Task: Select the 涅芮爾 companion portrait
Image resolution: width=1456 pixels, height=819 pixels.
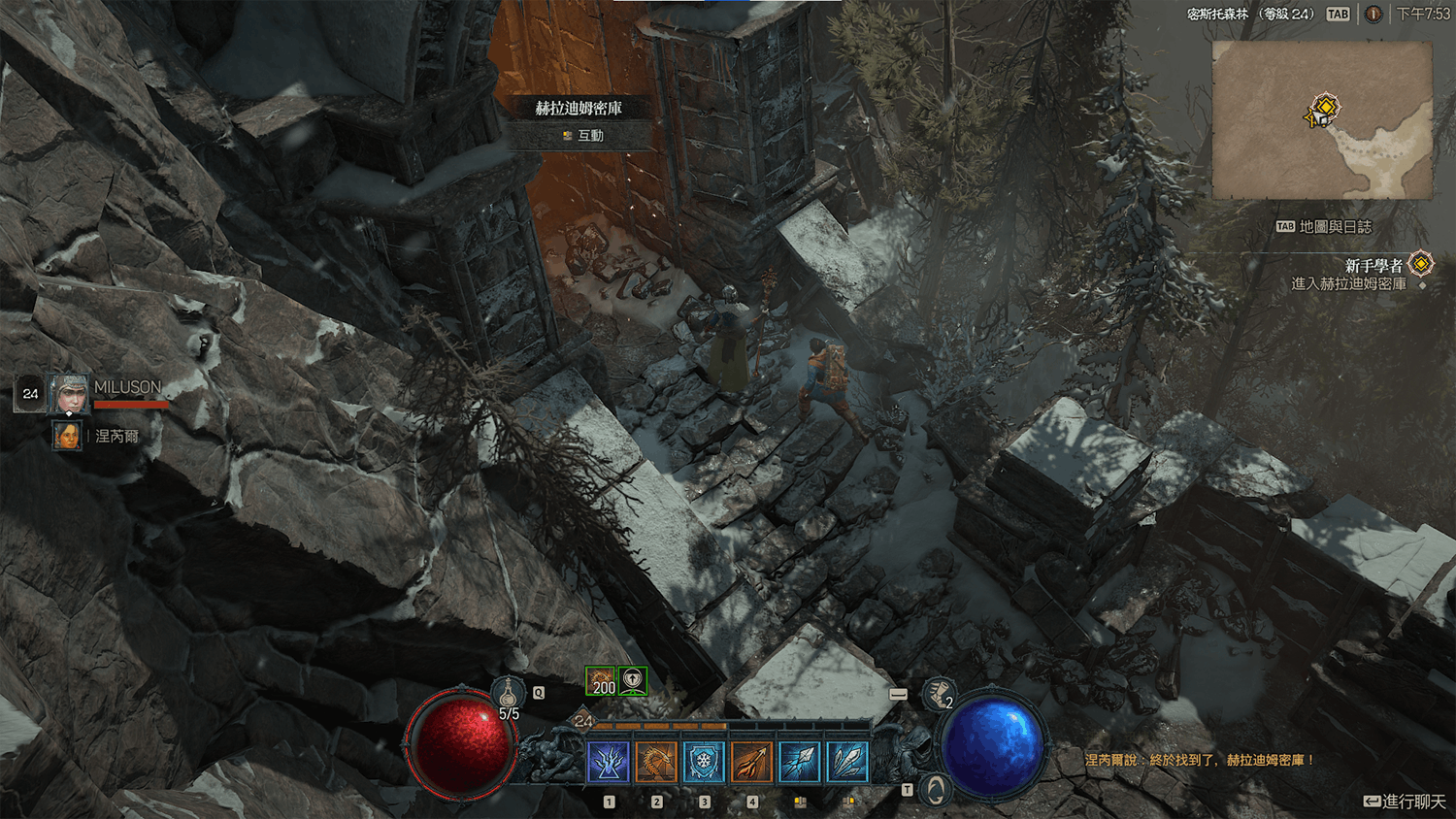Action: 67,436
